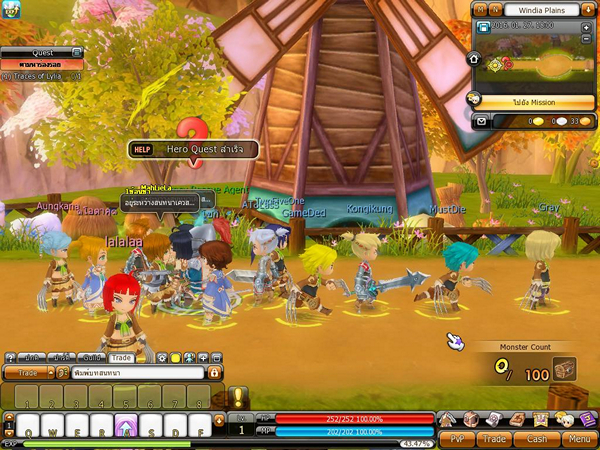
Task: Activate the purple arrow skill in slot A
Action: (127, 425)
